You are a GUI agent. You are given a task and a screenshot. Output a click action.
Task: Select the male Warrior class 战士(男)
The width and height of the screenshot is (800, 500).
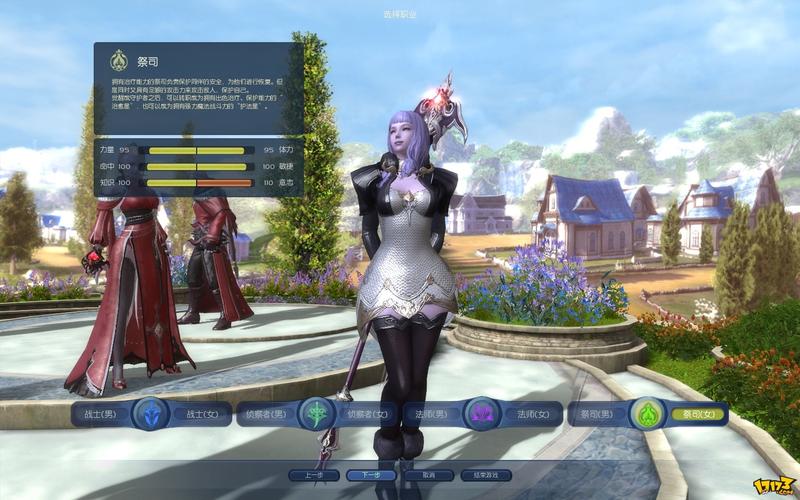point(102,413)
